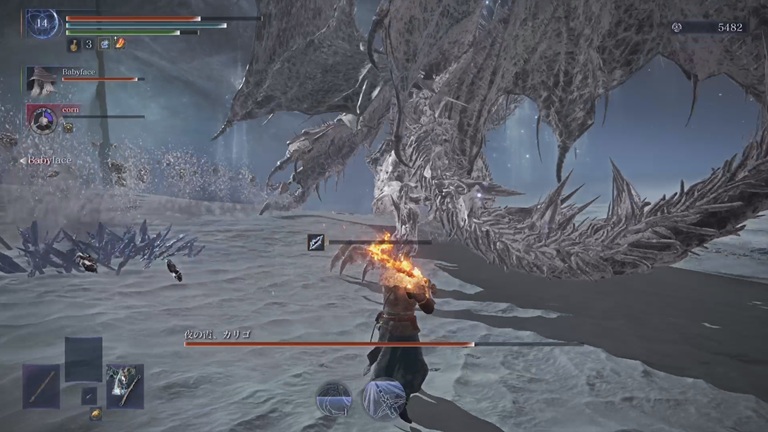Click the orange feather status icon
768x432 pixels.
(x=120, y=43)
